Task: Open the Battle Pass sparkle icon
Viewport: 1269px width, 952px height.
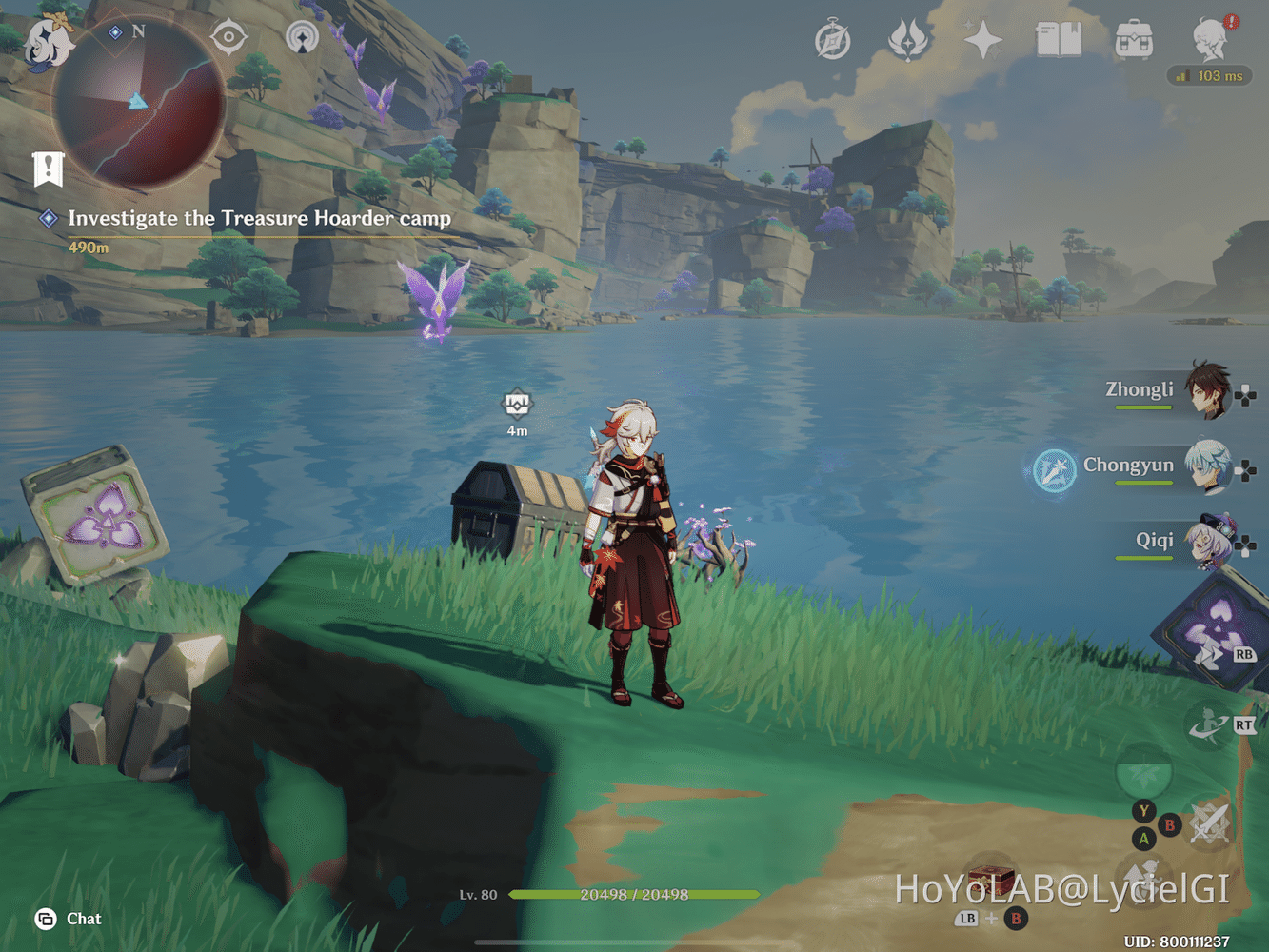Action: (x=983, y=40)
